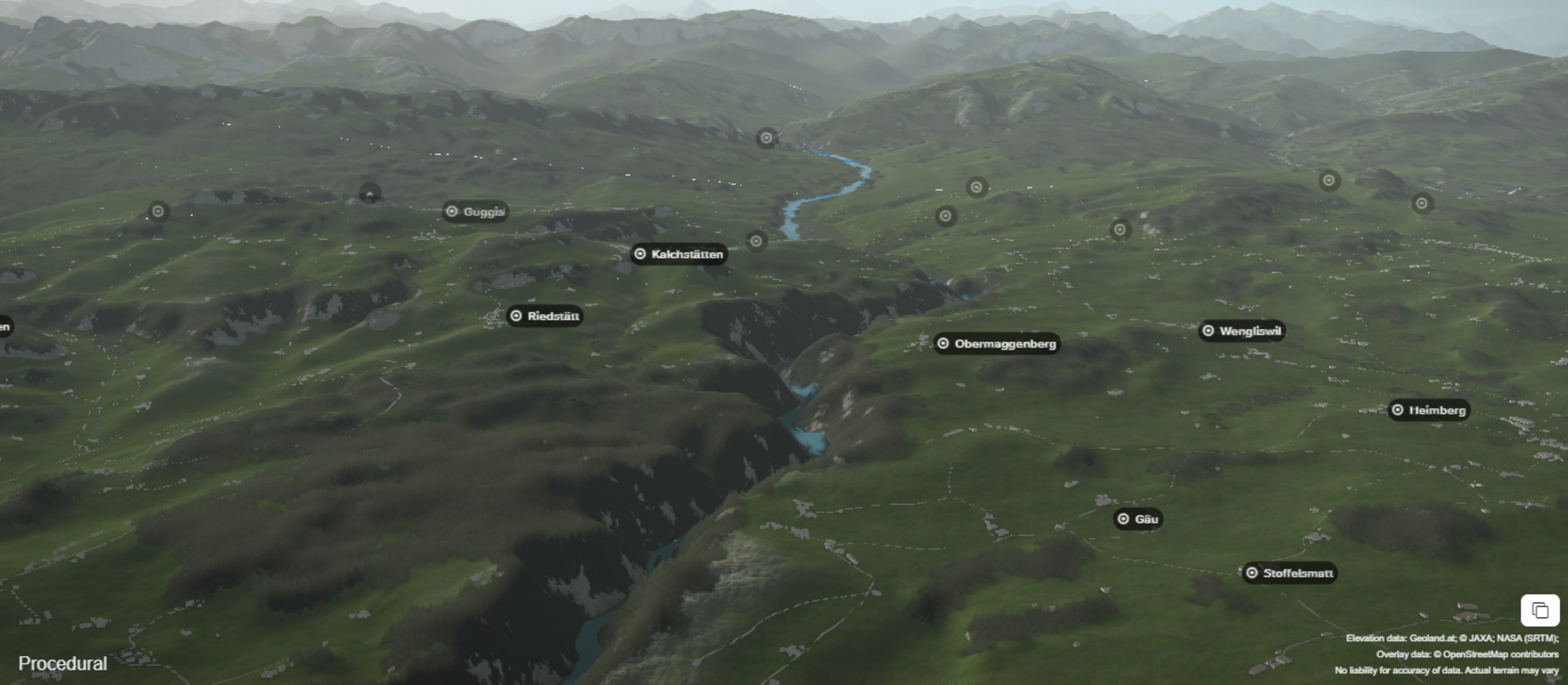Open the Riedstätt place marker
1568x685 pixels.
[545, 316]
